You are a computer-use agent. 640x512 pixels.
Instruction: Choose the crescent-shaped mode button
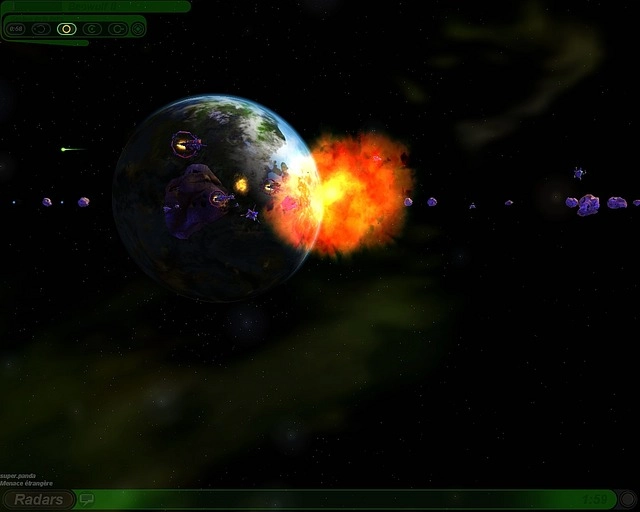[92, 29]
